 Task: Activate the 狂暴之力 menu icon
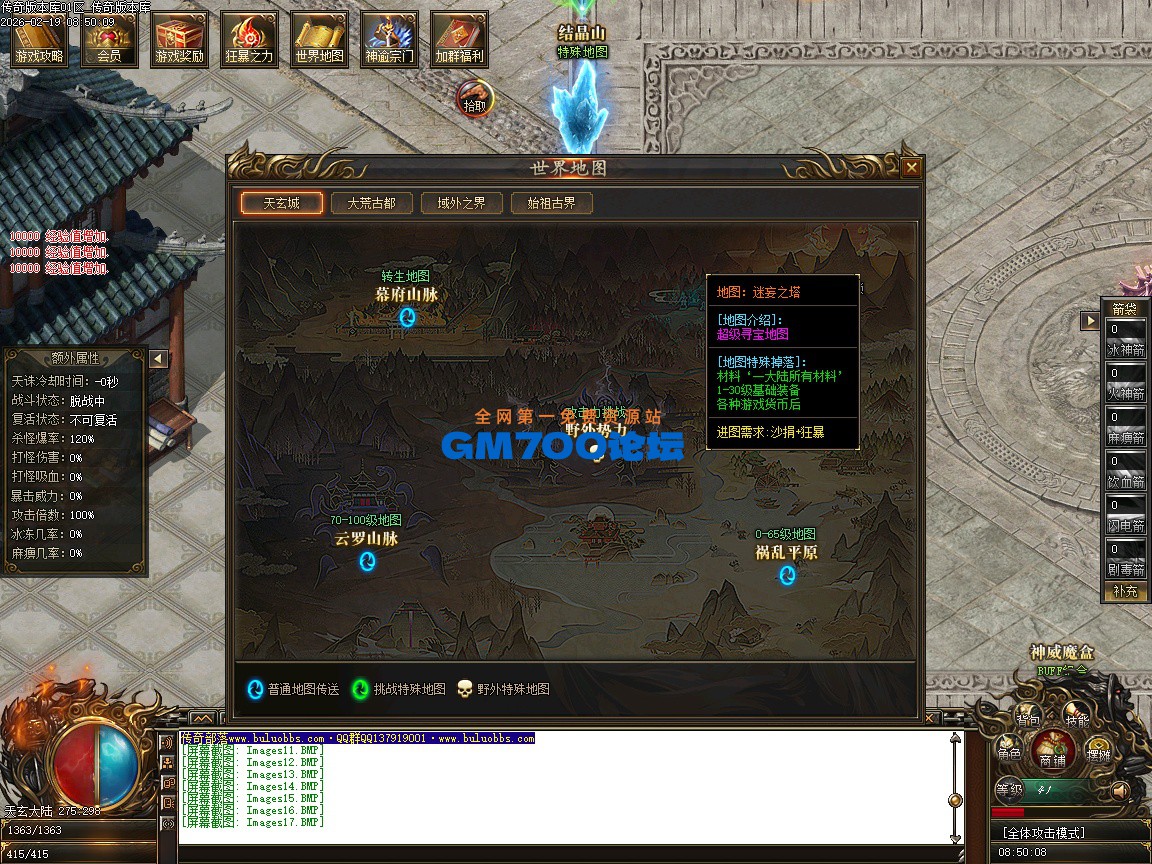249,41
